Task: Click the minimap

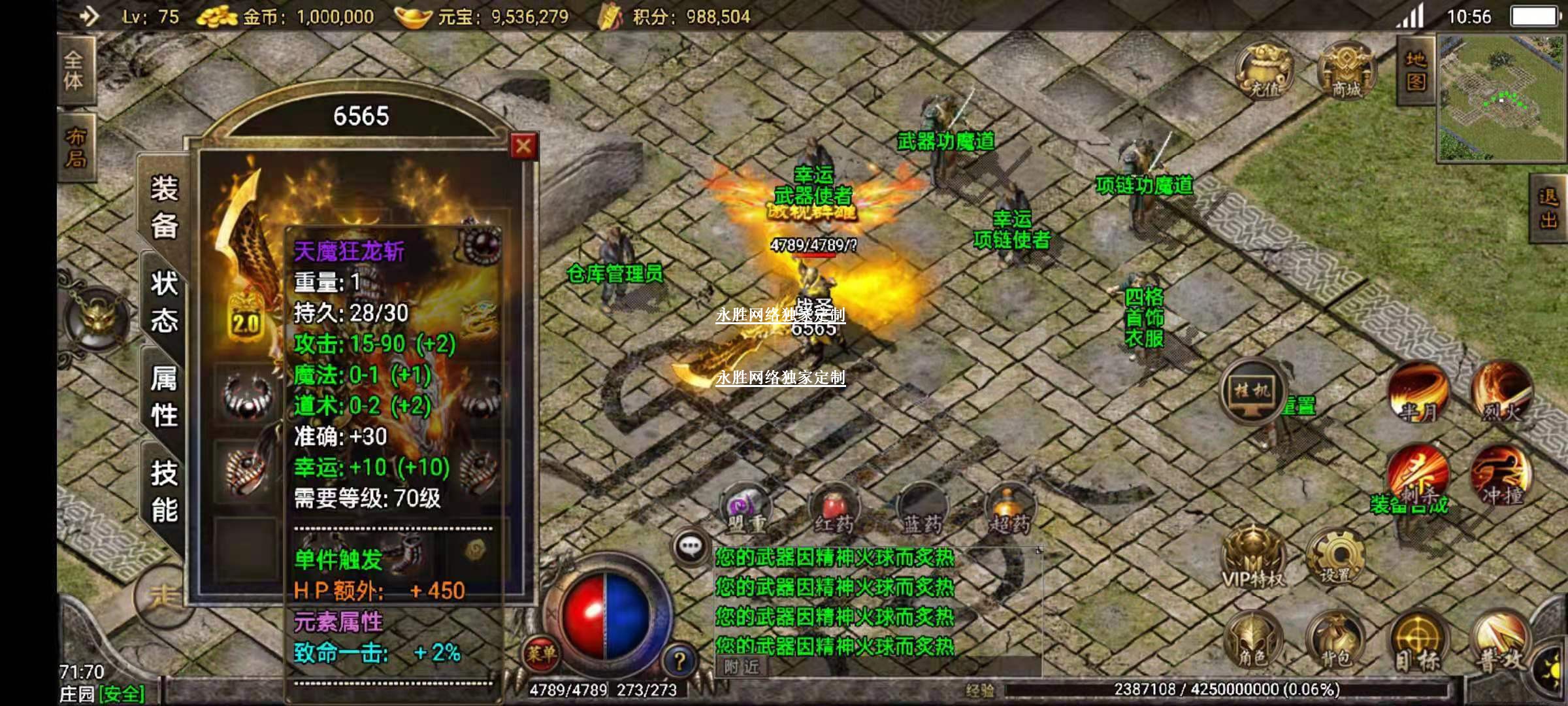Action: click(1501, 98)
